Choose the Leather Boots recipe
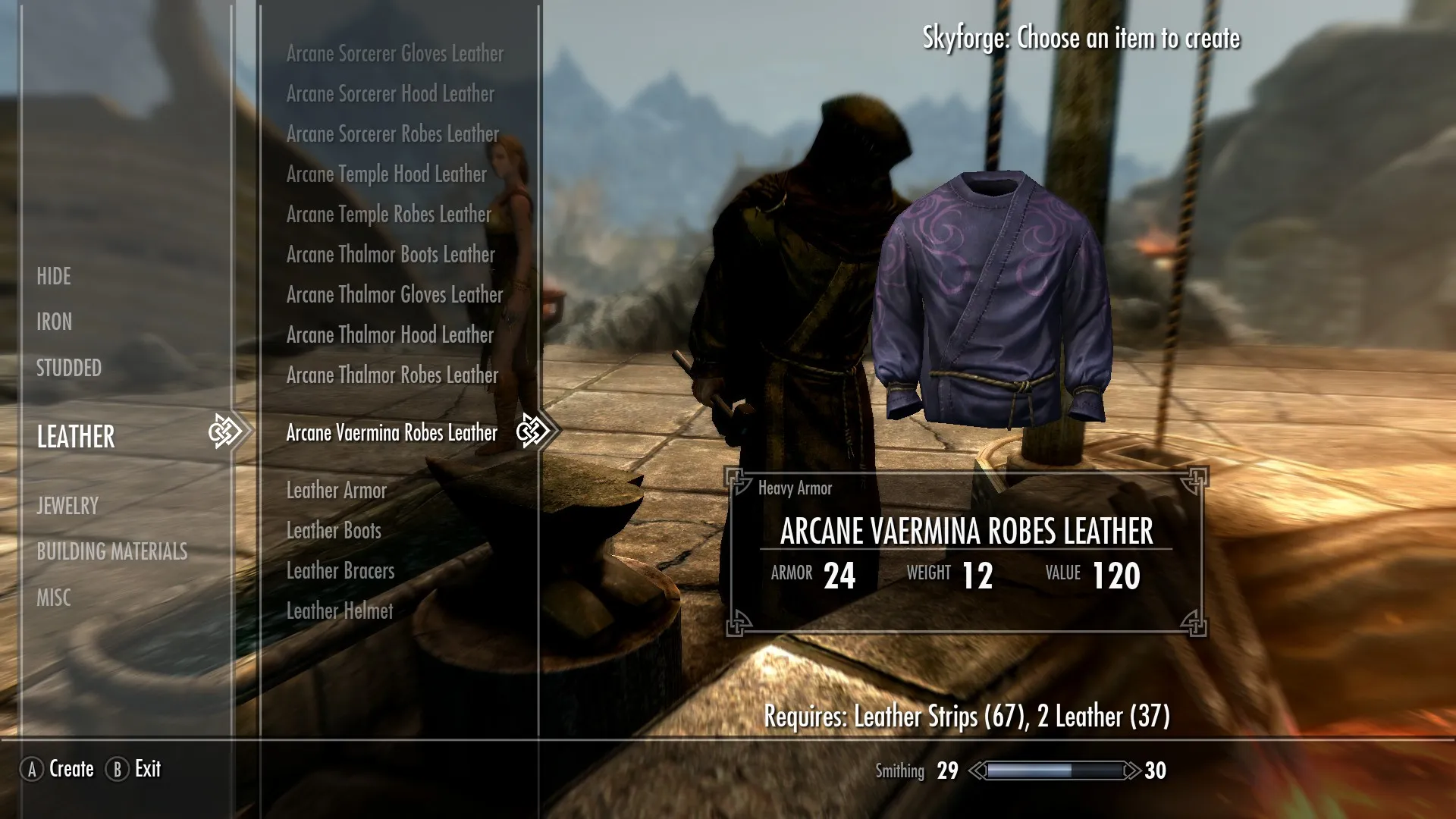The image size is (1456, 819). pos(334,531)
